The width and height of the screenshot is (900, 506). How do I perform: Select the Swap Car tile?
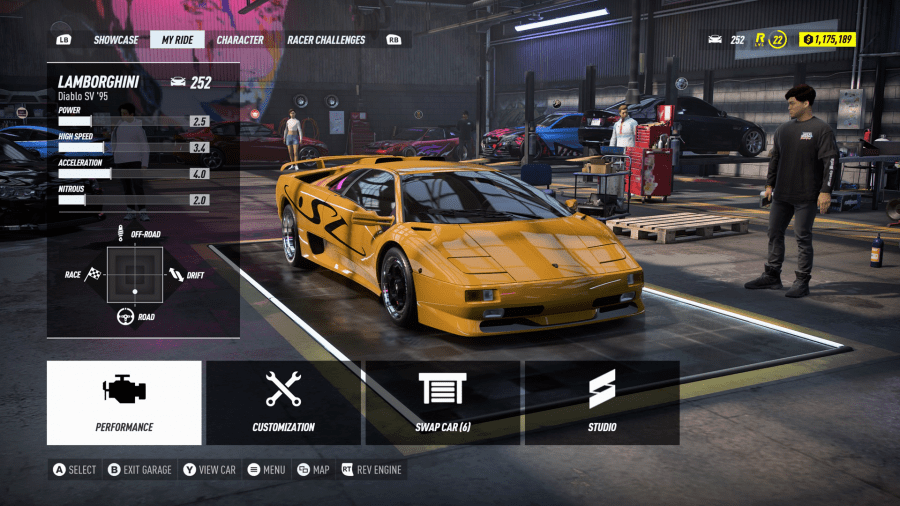coord(443,402)
